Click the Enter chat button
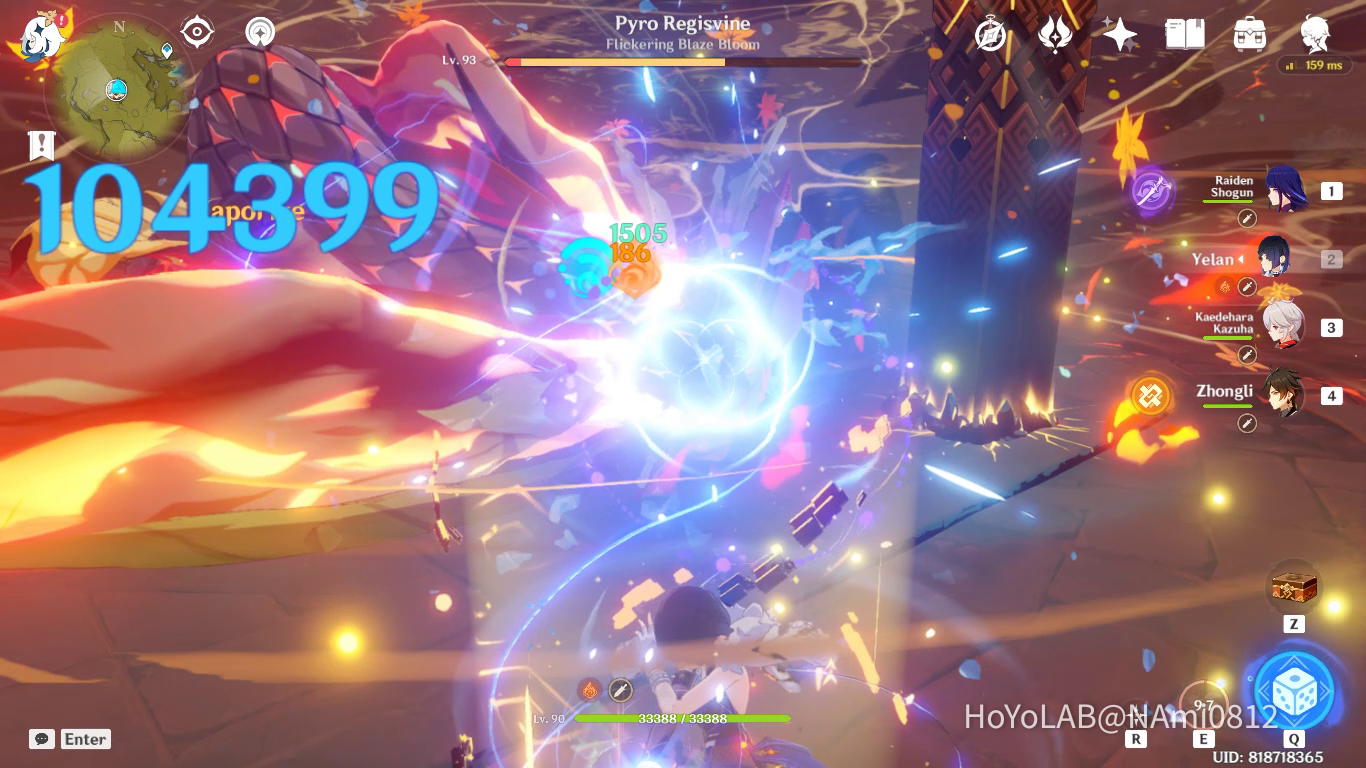The width and height of the screenshot is (1366, 768). 70,739
